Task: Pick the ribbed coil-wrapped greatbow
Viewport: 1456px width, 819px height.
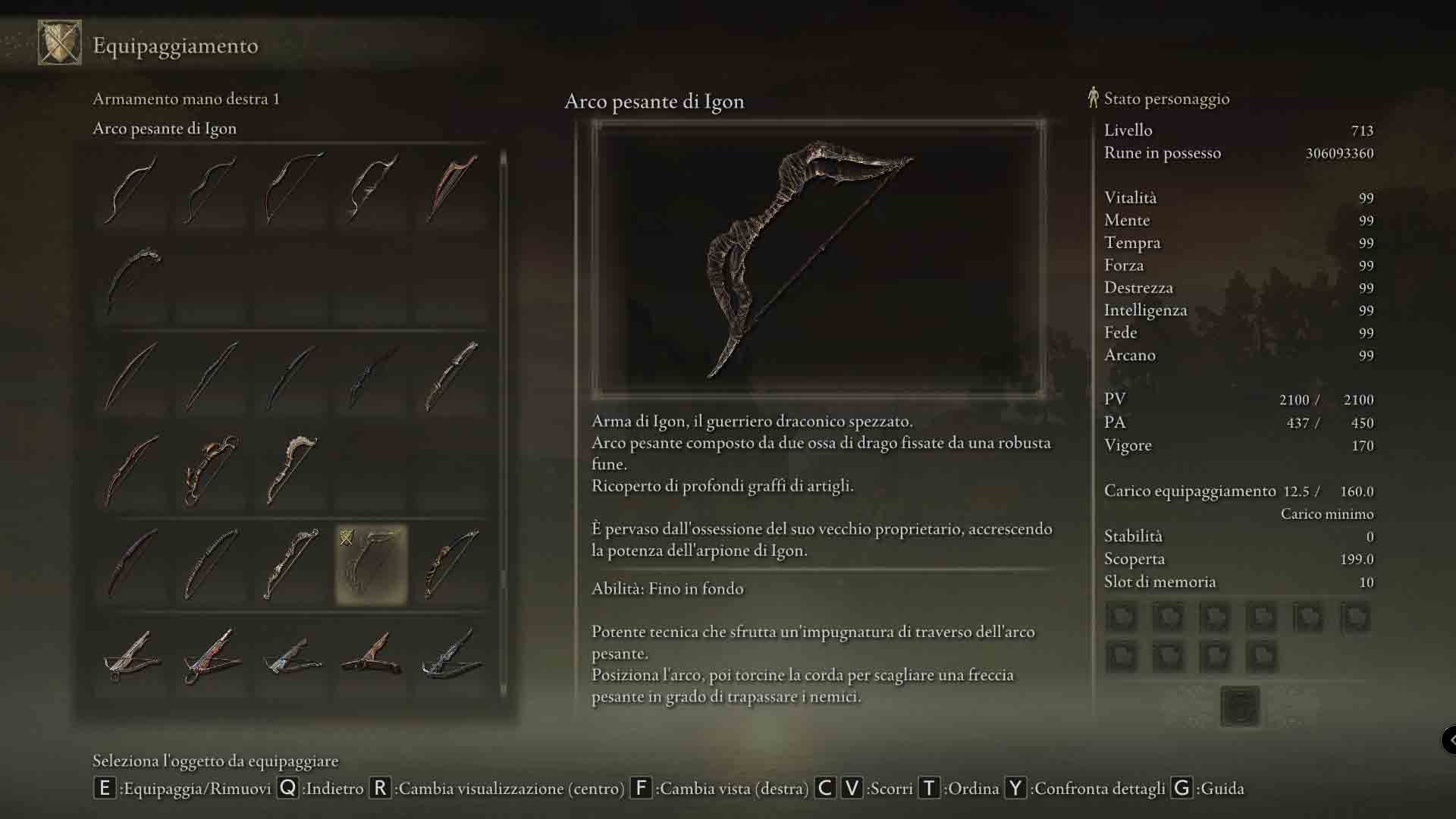Action: (212, 565)
